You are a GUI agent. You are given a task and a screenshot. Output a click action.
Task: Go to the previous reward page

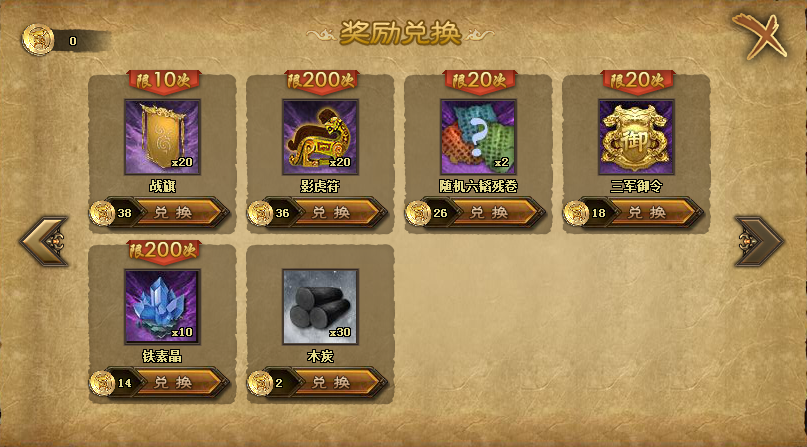[45, 240]
